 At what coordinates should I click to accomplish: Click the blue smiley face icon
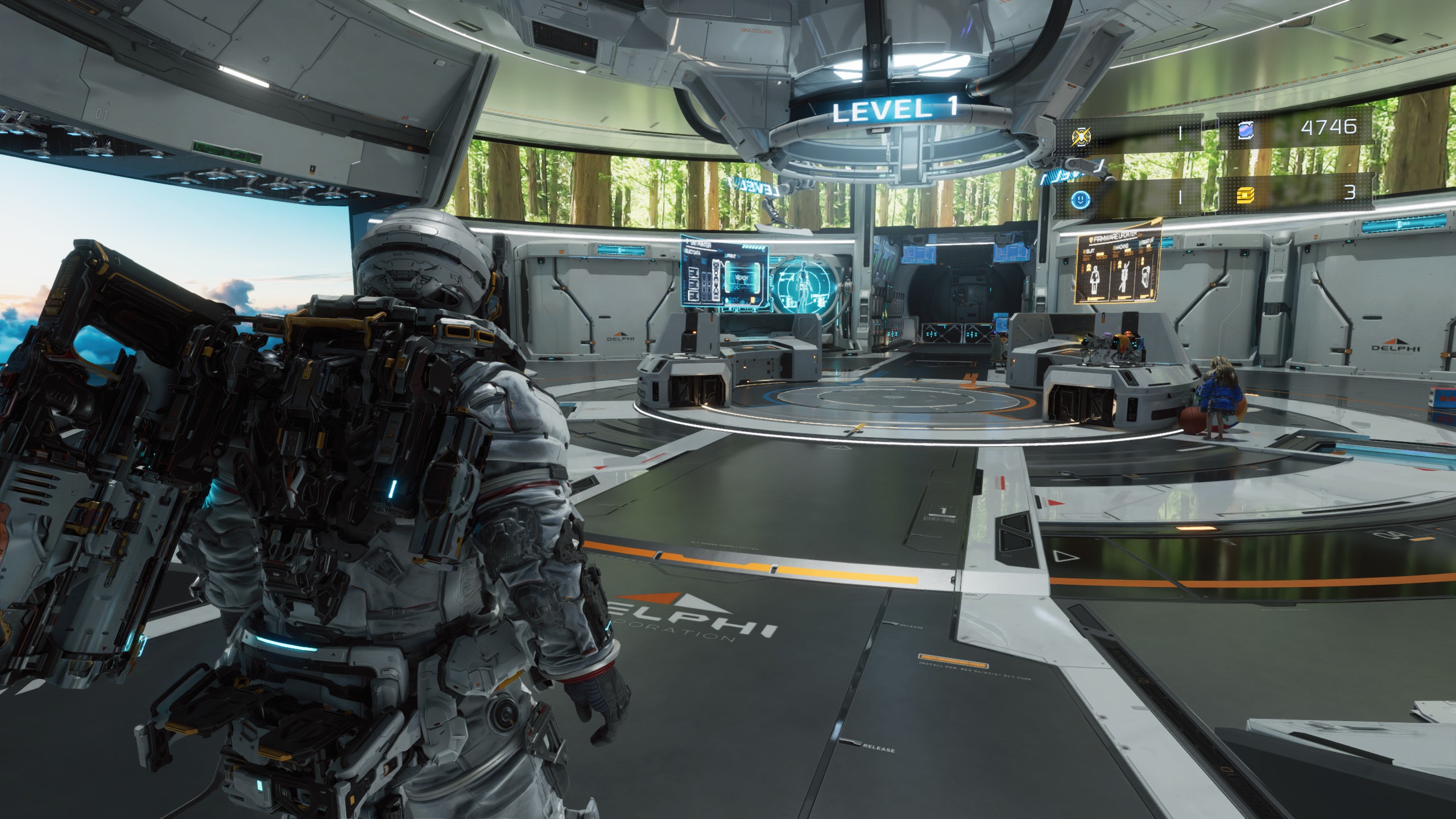coord(1079,198)
